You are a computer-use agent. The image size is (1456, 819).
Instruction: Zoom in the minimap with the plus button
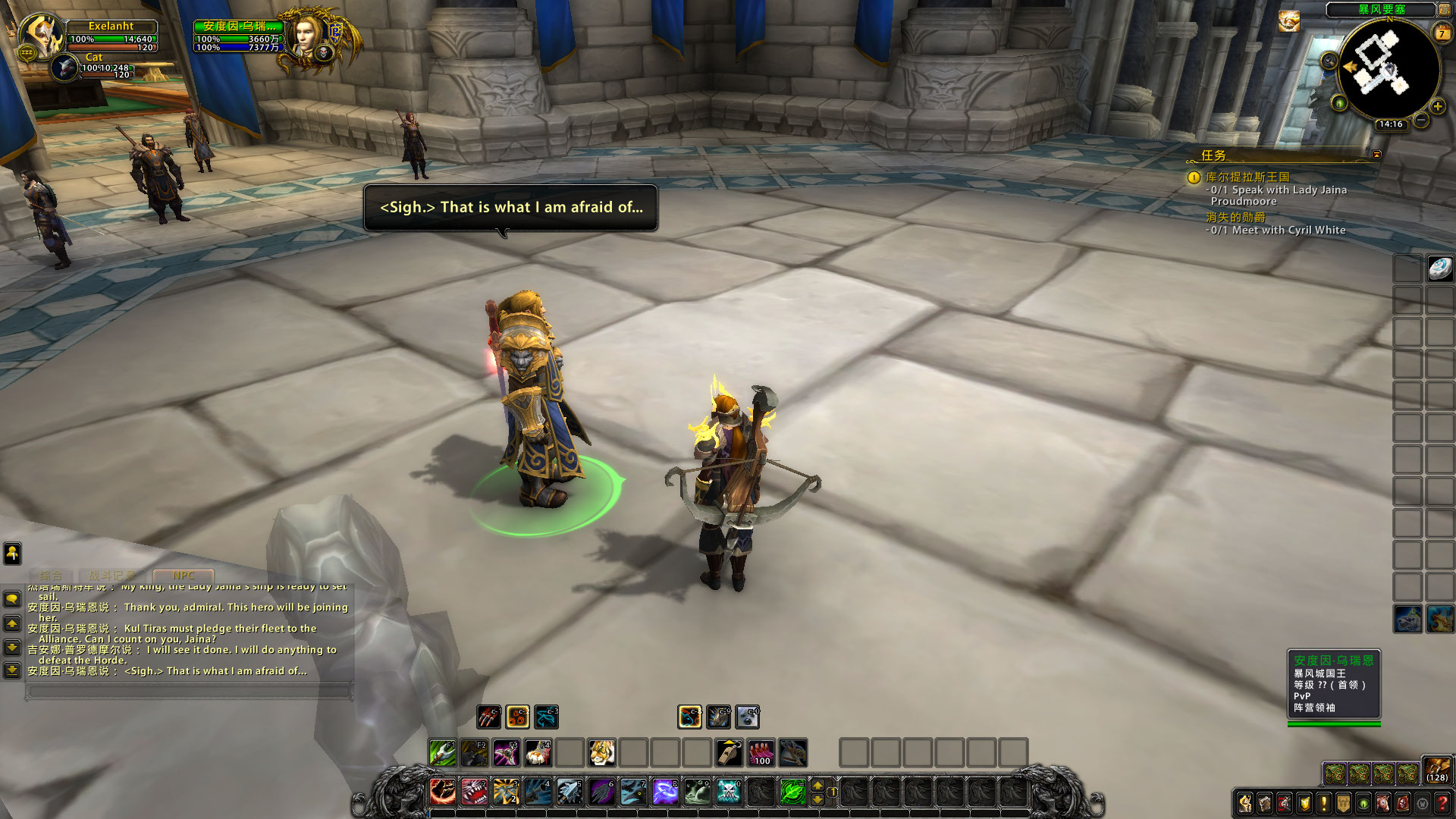tap(1438, 106)
